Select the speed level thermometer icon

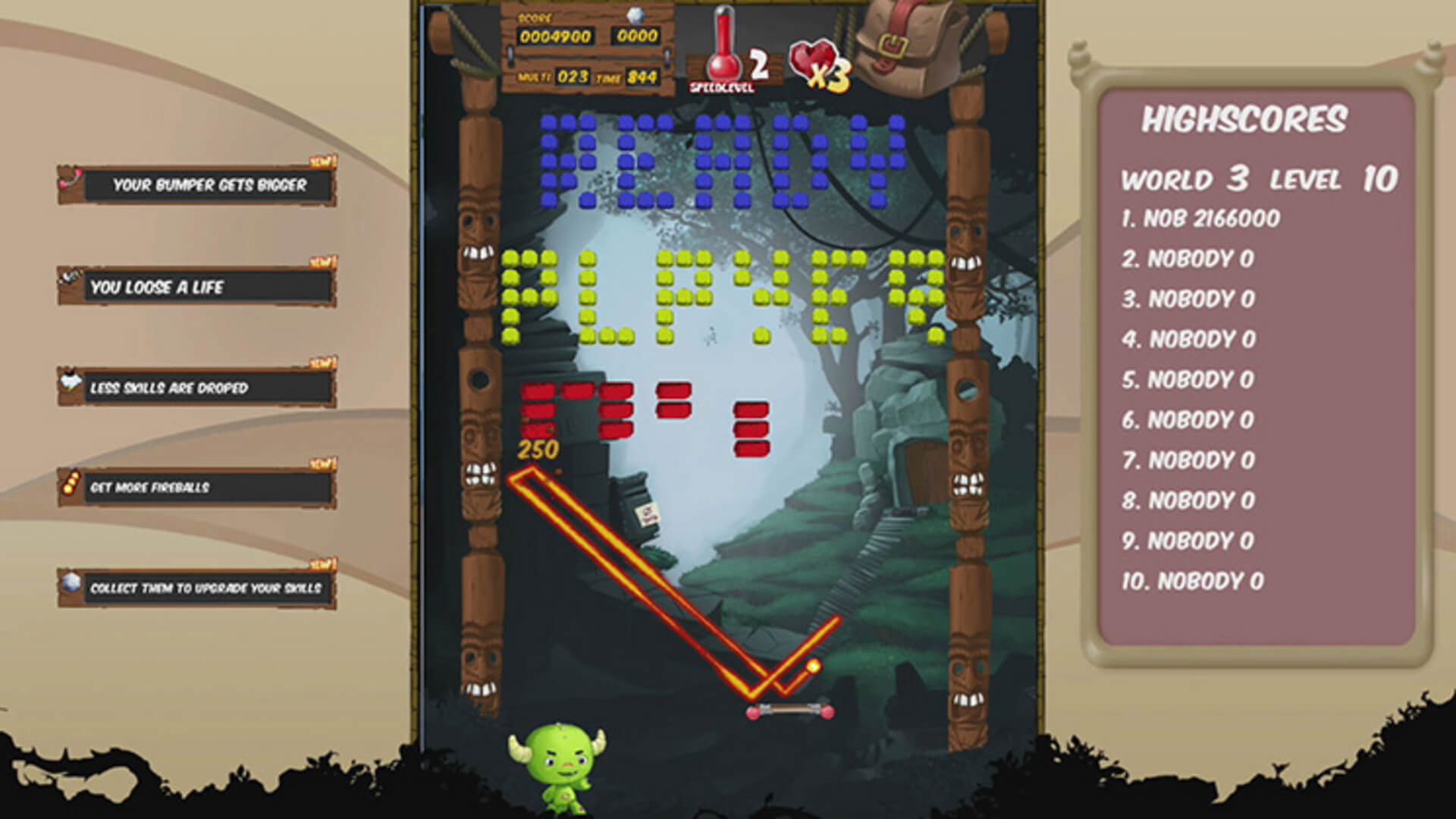coord(724,45)
